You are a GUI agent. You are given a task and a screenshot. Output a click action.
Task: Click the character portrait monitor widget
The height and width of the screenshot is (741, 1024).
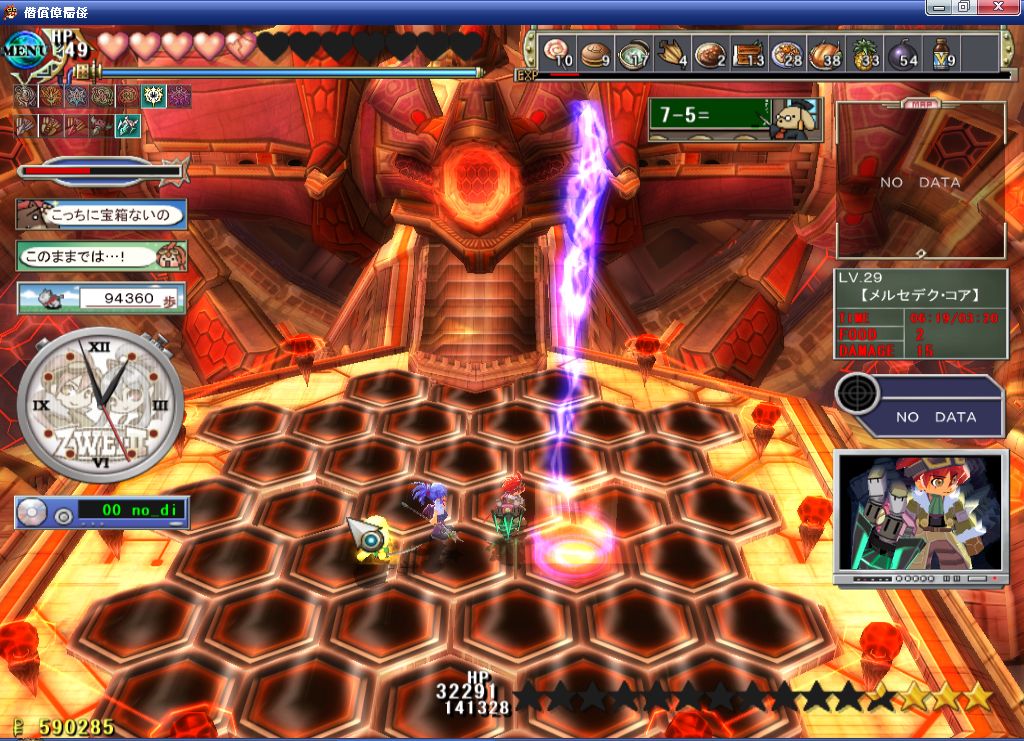point(920,515)
